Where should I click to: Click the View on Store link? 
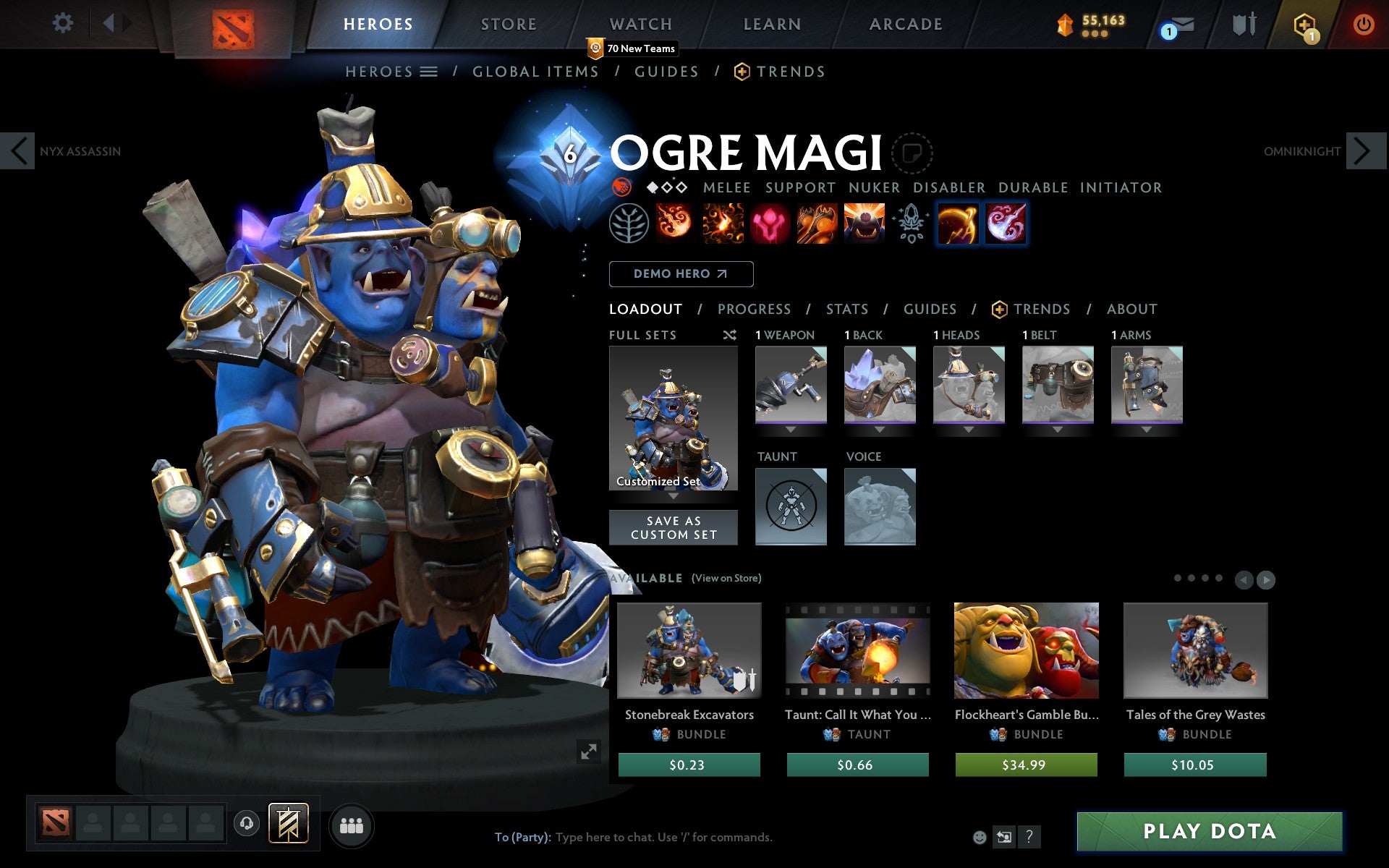726,578
